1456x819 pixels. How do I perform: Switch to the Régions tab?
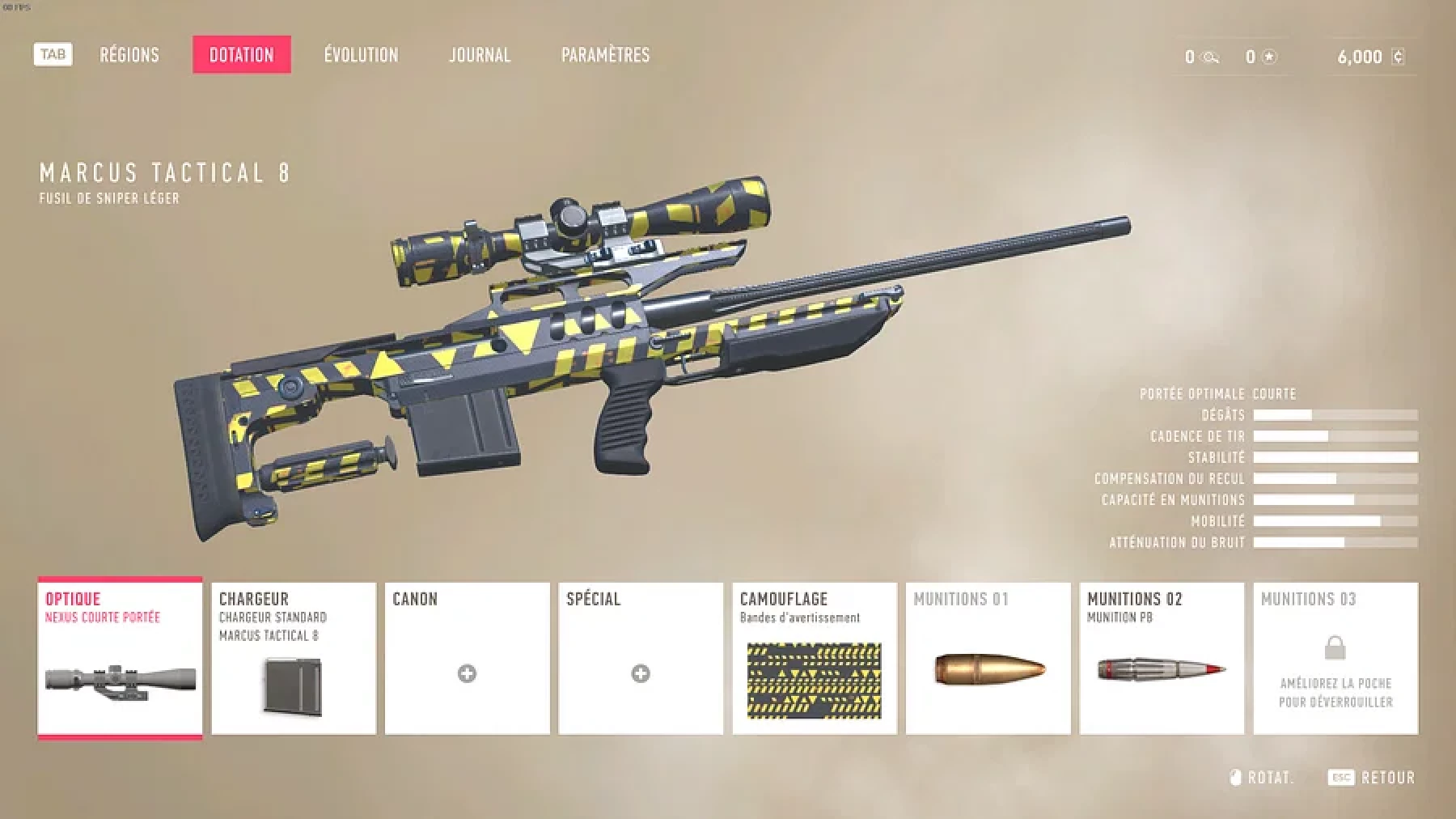tap(129, 55)
